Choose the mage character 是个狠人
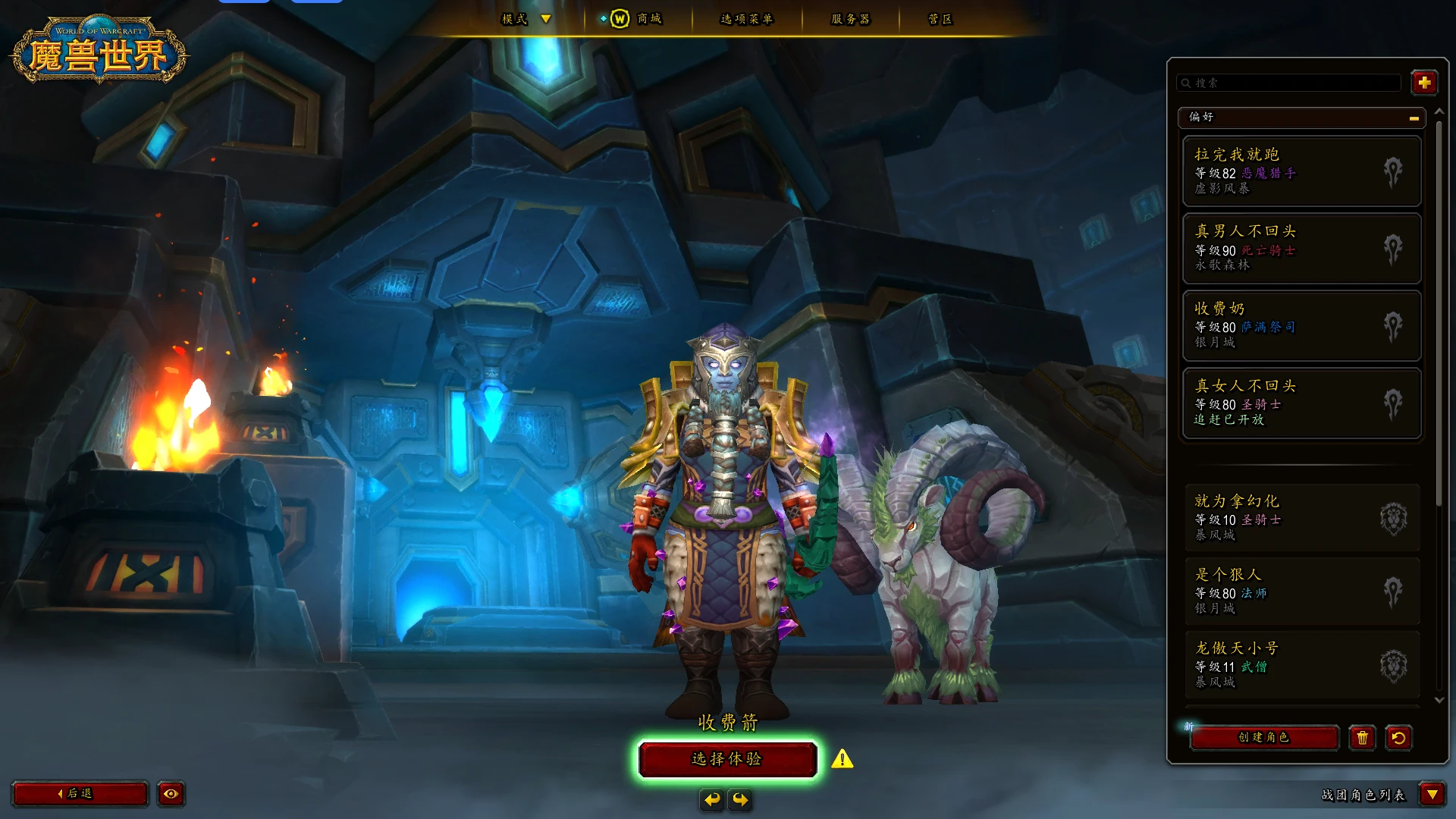This screenshot has width=1456, height=819. coord(1301,591)
